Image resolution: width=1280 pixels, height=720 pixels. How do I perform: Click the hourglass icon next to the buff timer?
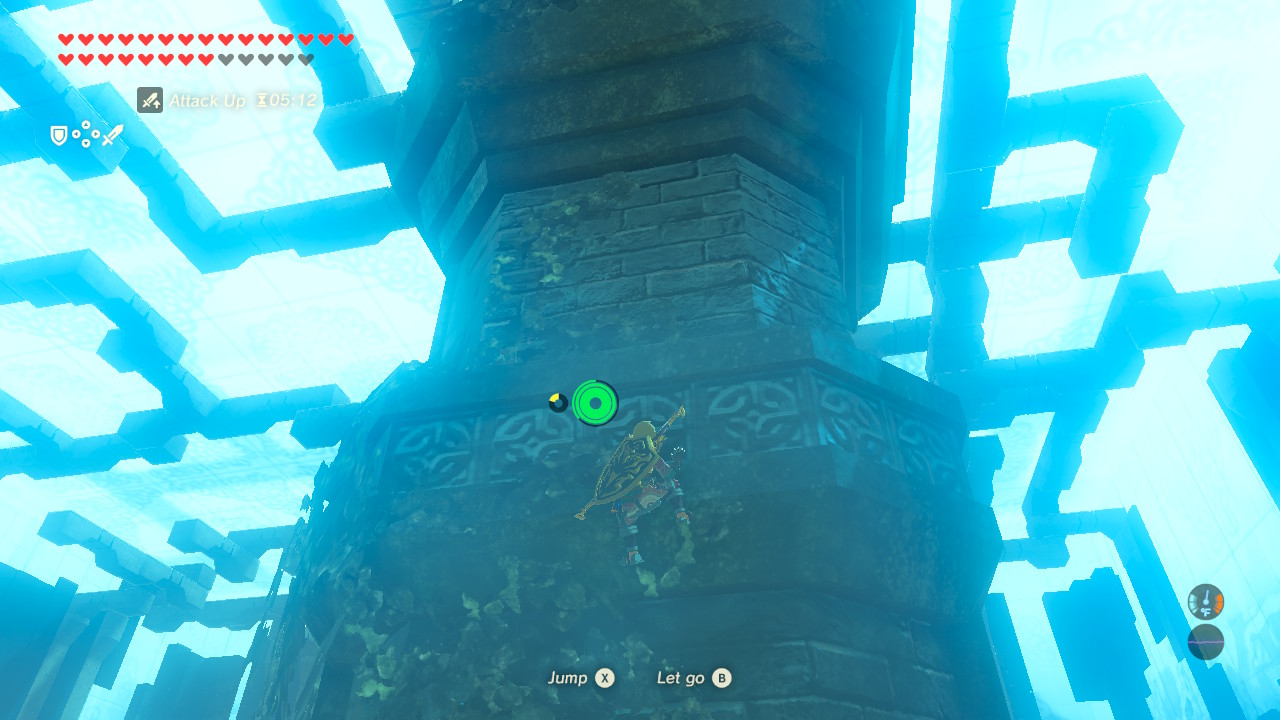[x=264, y=101]
